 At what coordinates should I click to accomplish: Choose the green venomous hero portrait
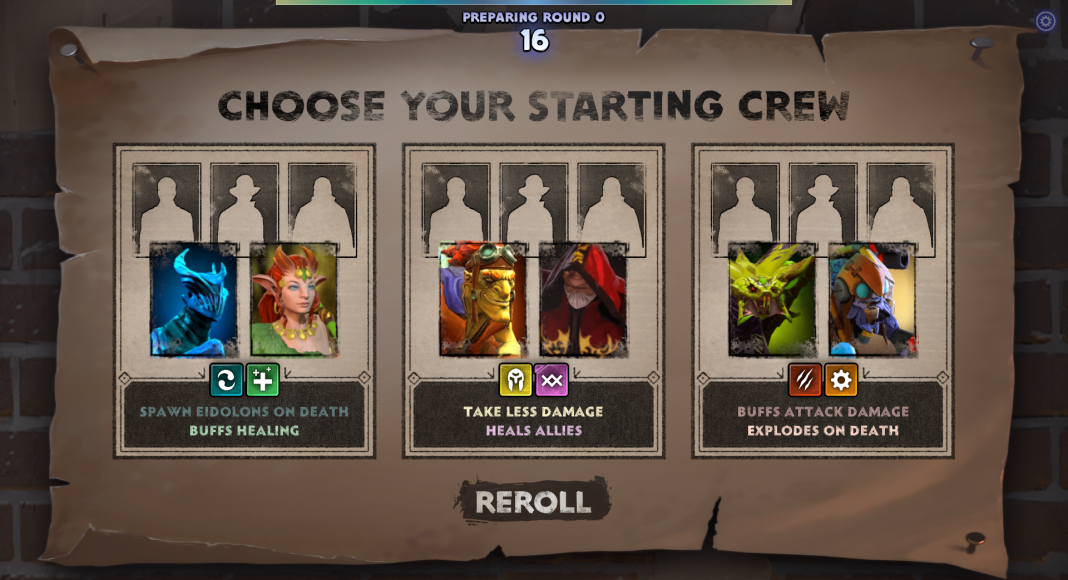(x=772, y=300)
